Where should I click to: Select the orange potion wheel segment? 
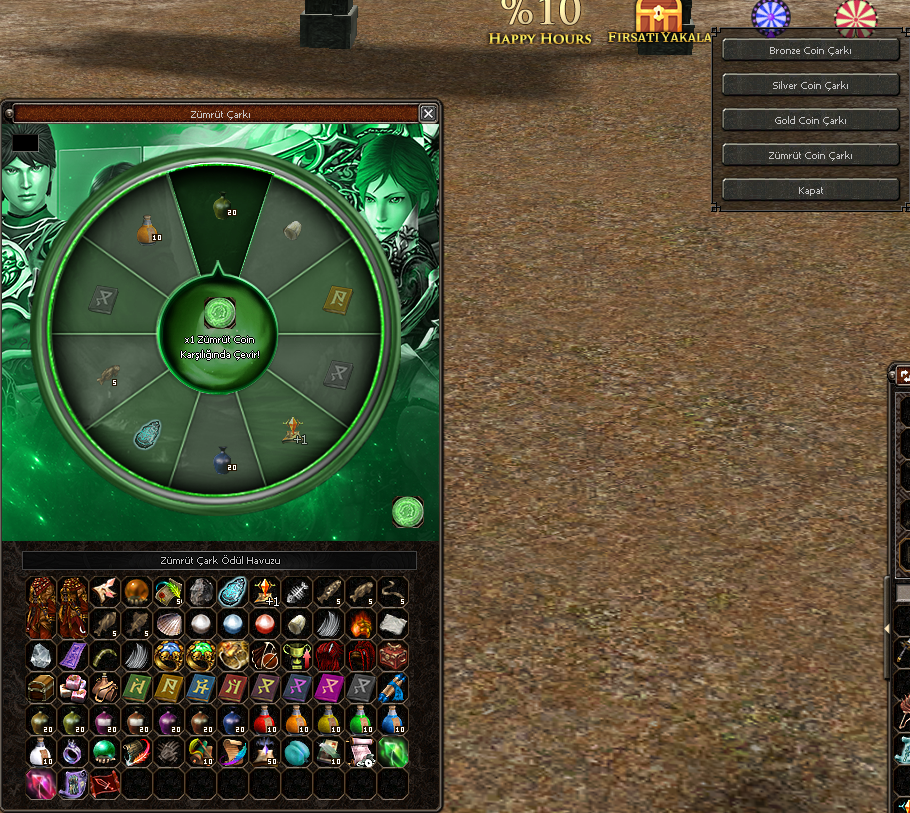[x=148, y=230]
